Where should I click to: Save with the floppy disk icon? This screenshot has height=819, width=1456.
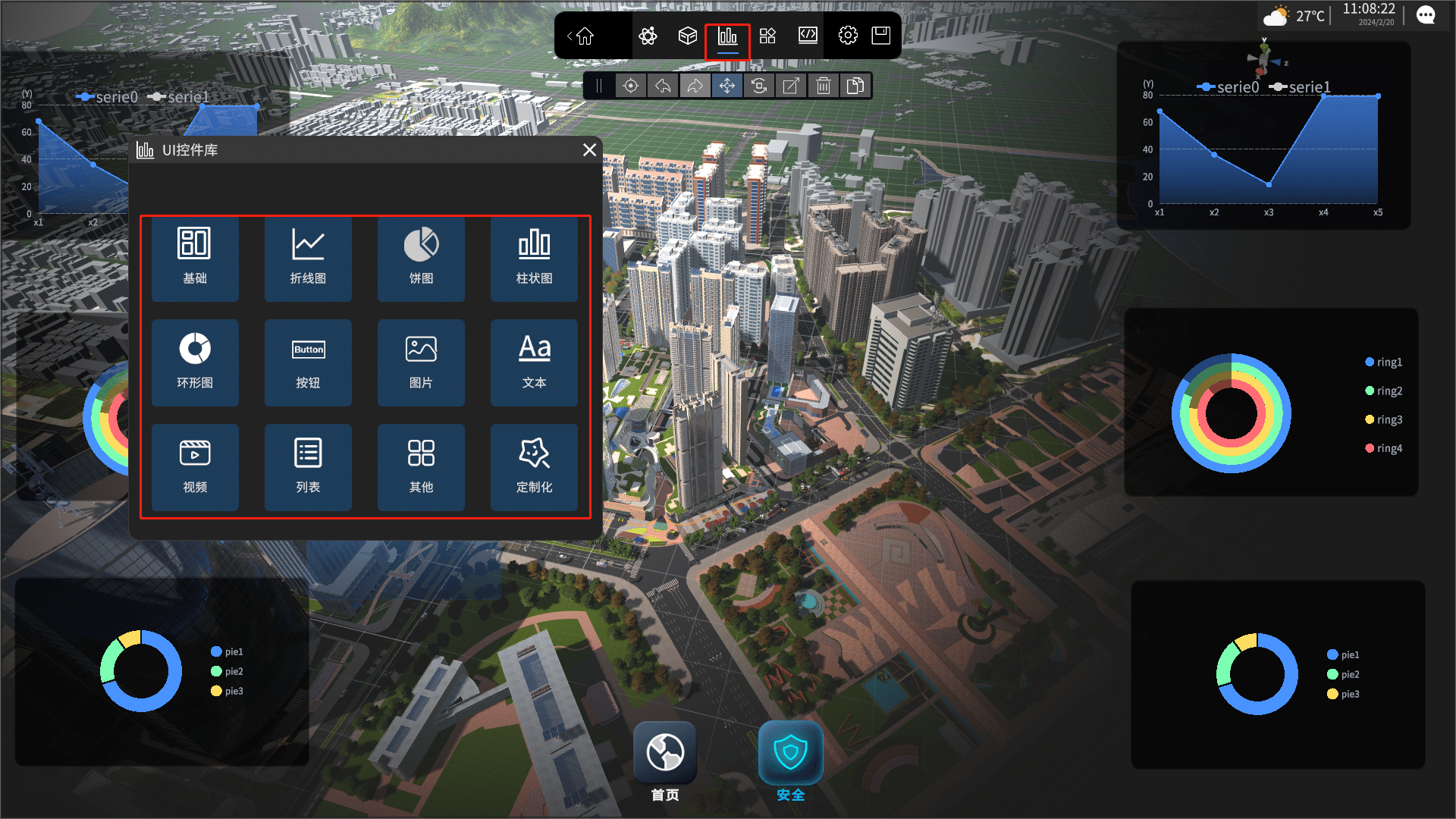pos(880,36)
